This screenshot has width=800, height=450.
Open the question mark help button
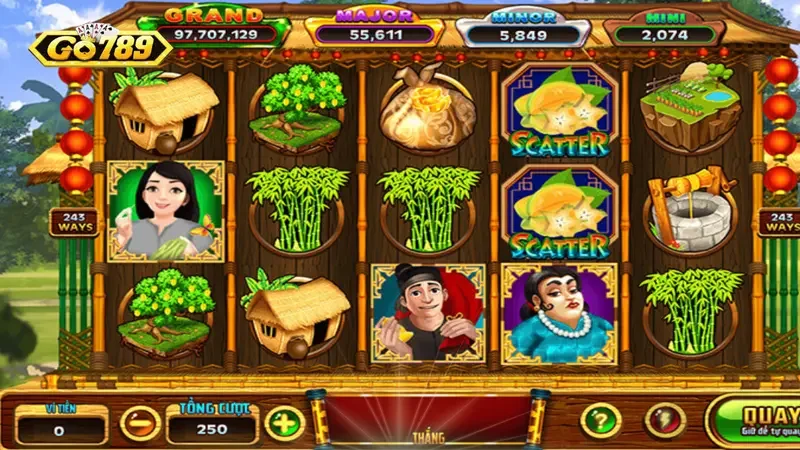tap(601, 420)
